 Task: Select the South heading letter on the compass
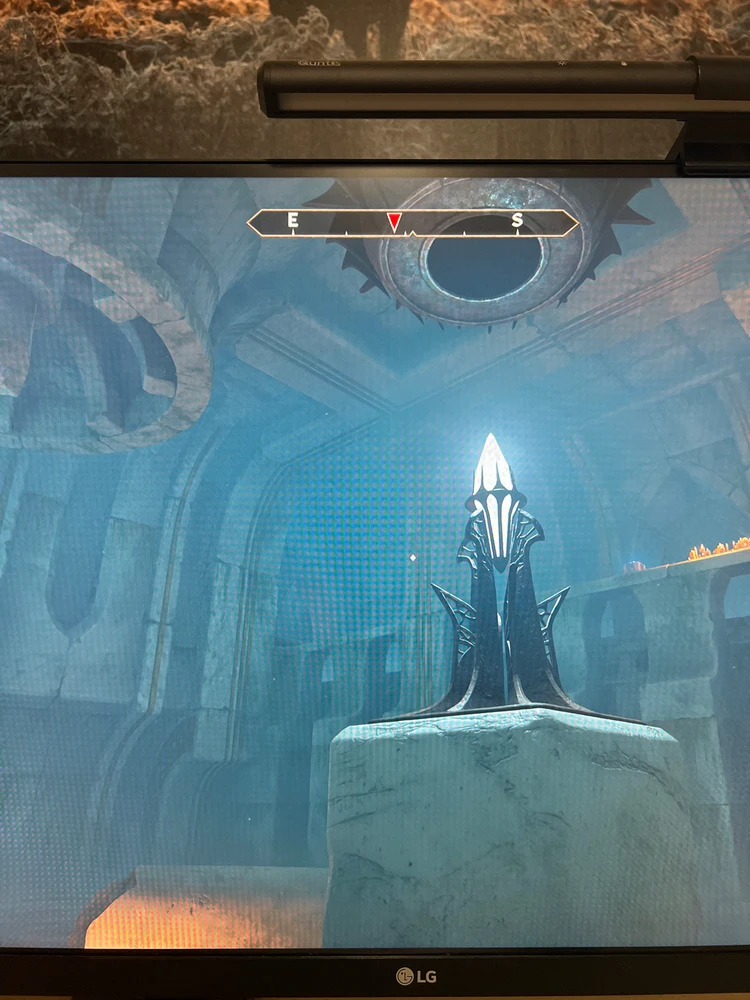[517, 221]
